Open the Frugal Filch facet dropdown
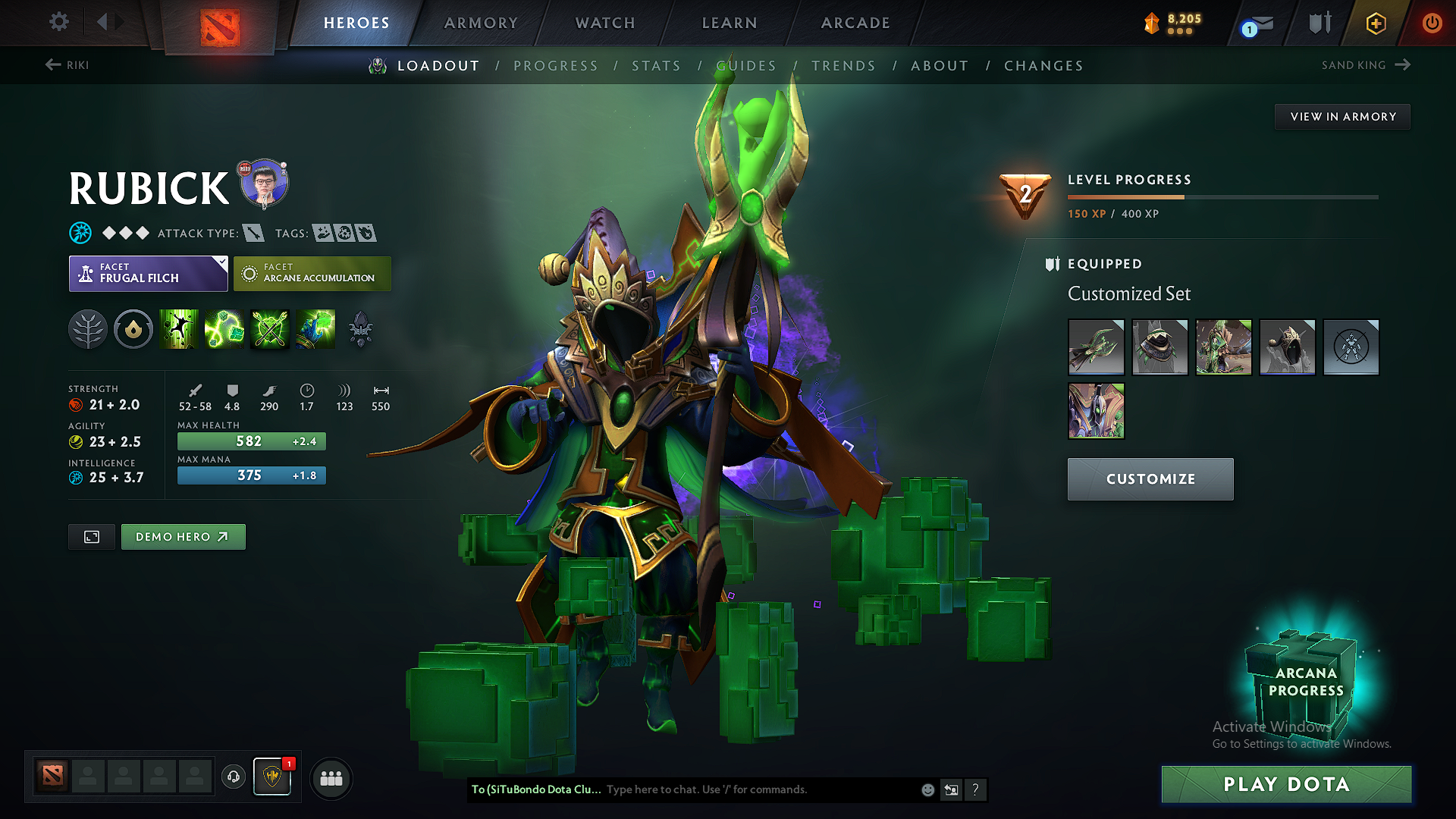The image size is (1456, 819). point(148,273)
